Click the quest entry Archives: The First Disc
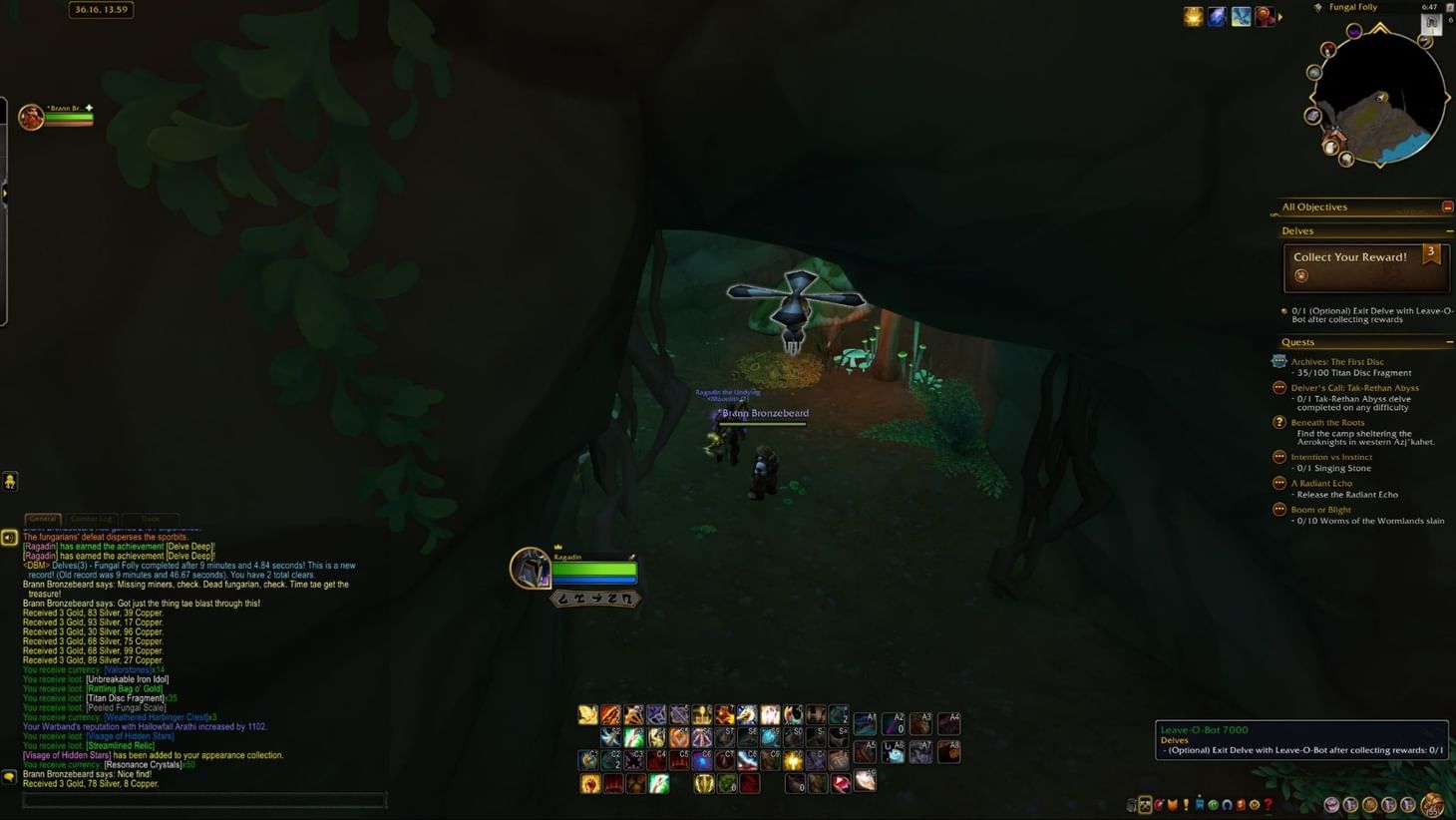1456x820 pixels. pyautogui.click(x=1337, y=362)
